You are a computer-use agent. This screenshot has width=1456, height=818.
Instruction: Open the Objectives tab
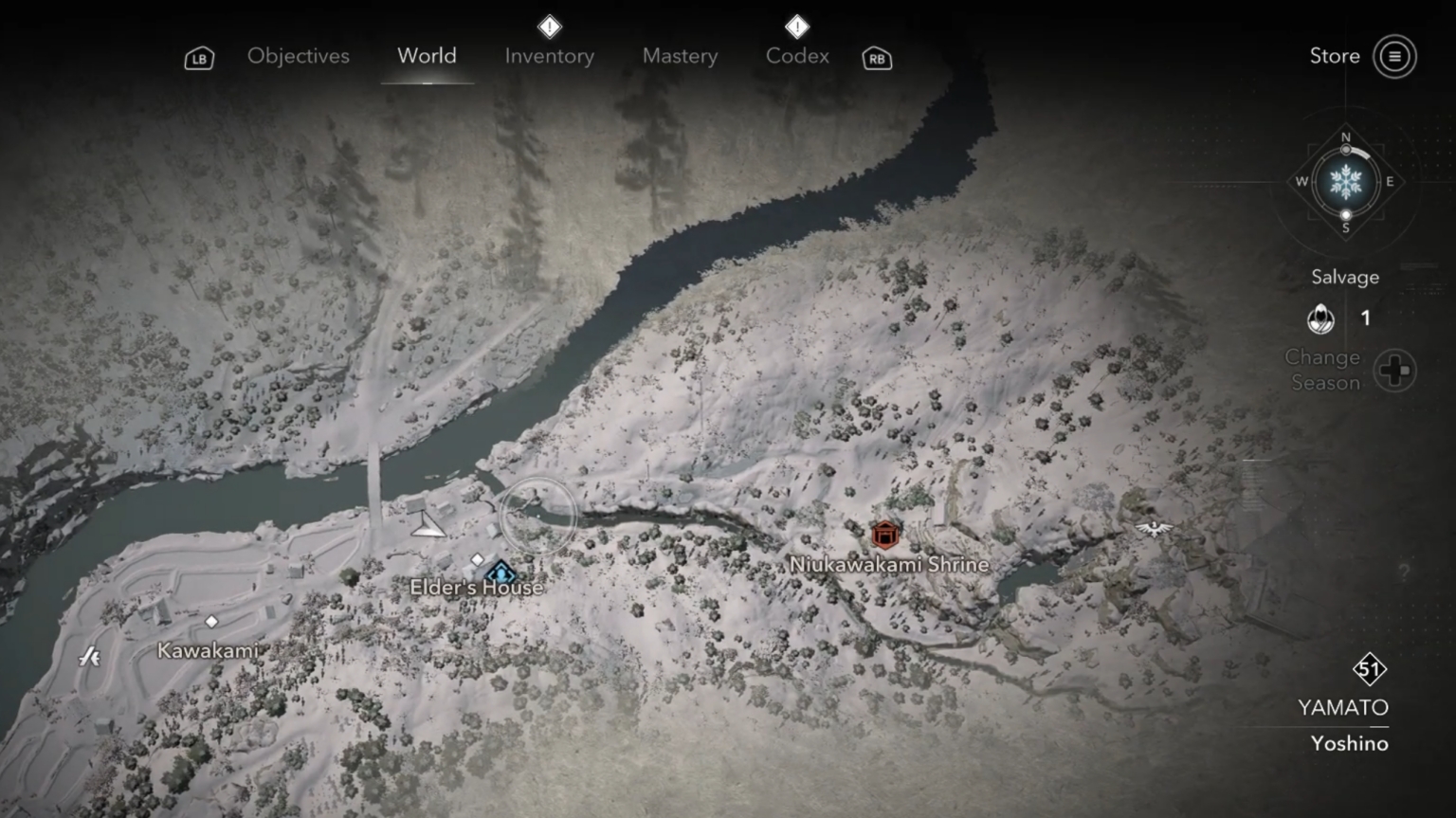tap(298, 56)
